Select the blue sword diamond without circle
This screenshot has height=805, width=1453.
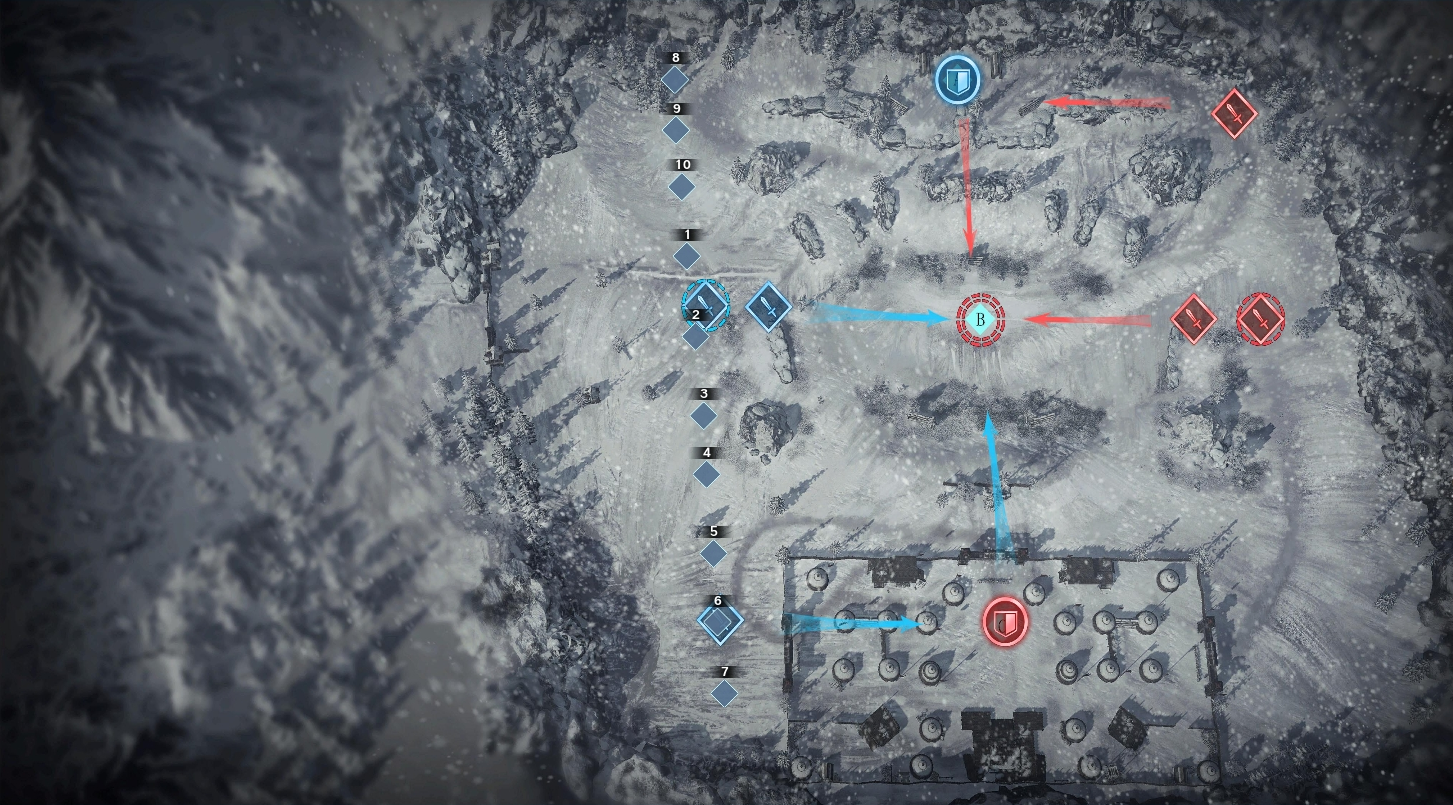click(768, 305)
